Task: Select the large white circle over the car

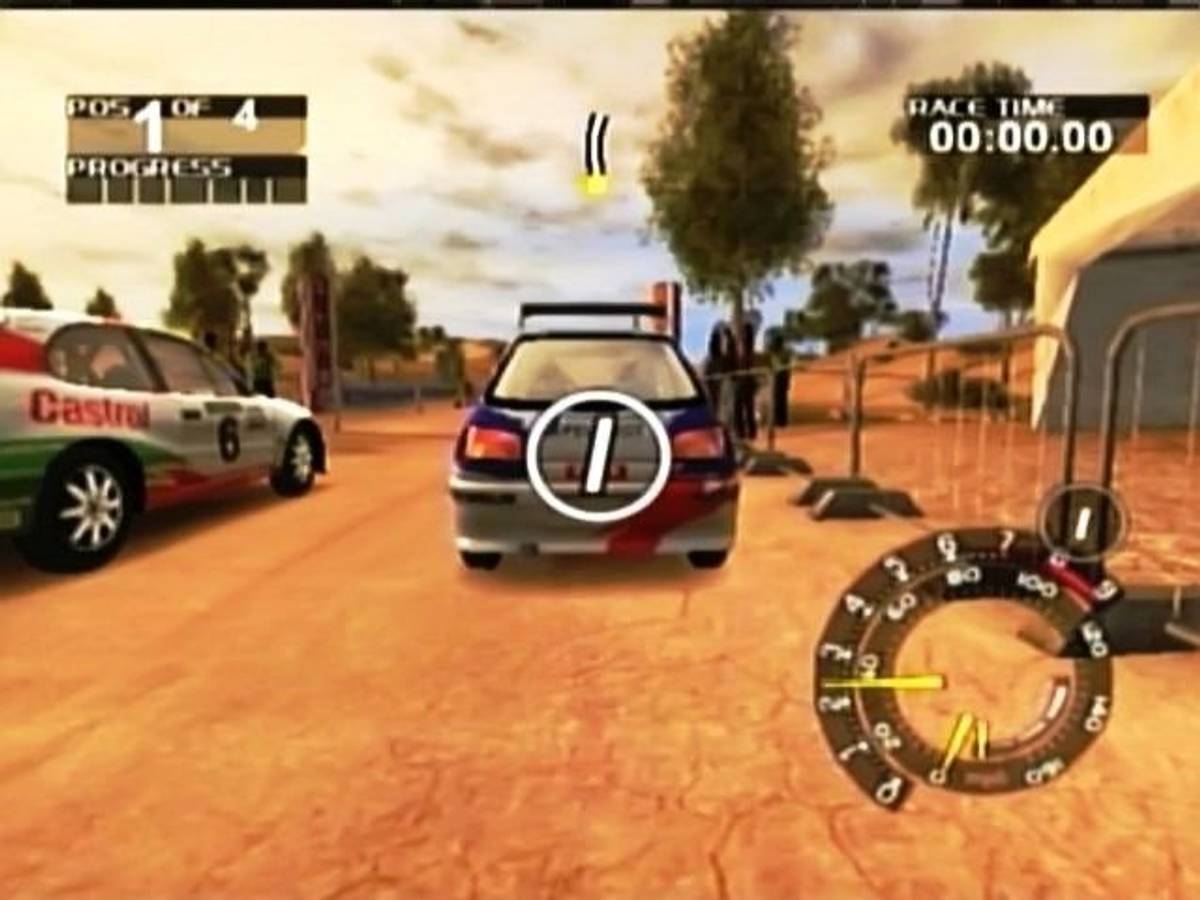Action: coord(598,456)
